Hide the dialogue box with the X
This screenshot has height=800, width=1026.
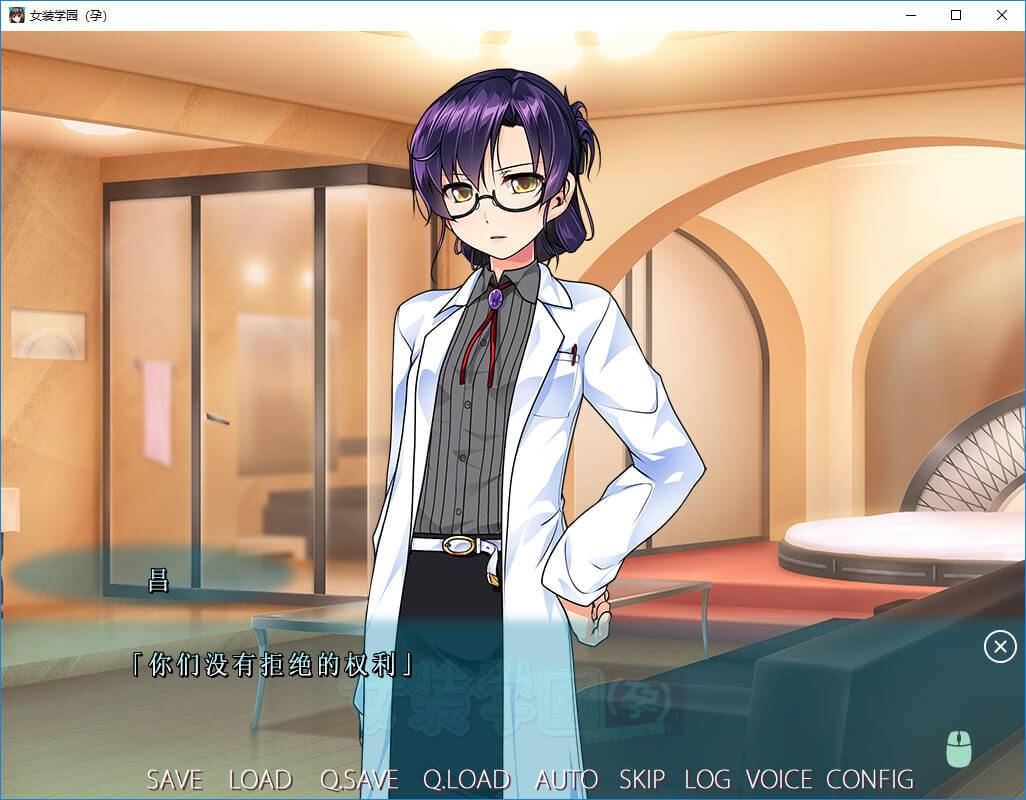1000,647
